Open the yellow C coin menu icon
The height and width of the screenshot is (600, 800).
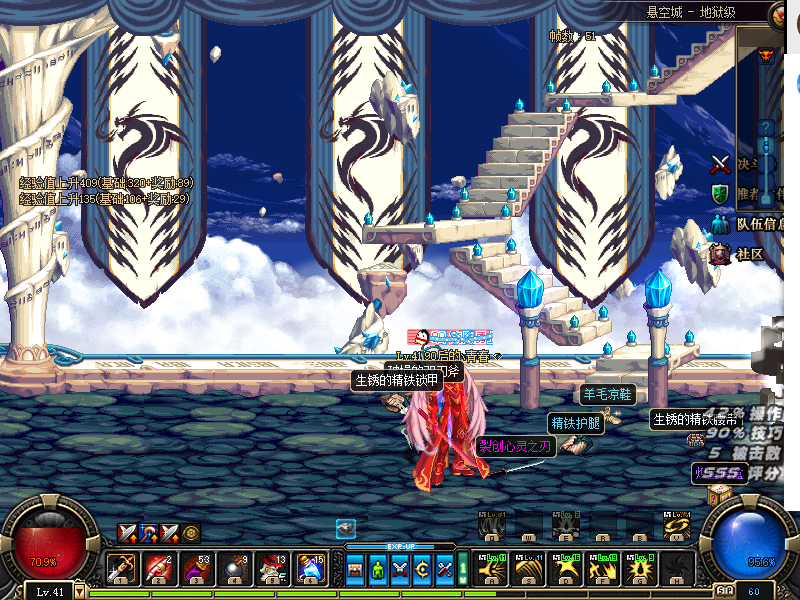click(x=422, y=570)
